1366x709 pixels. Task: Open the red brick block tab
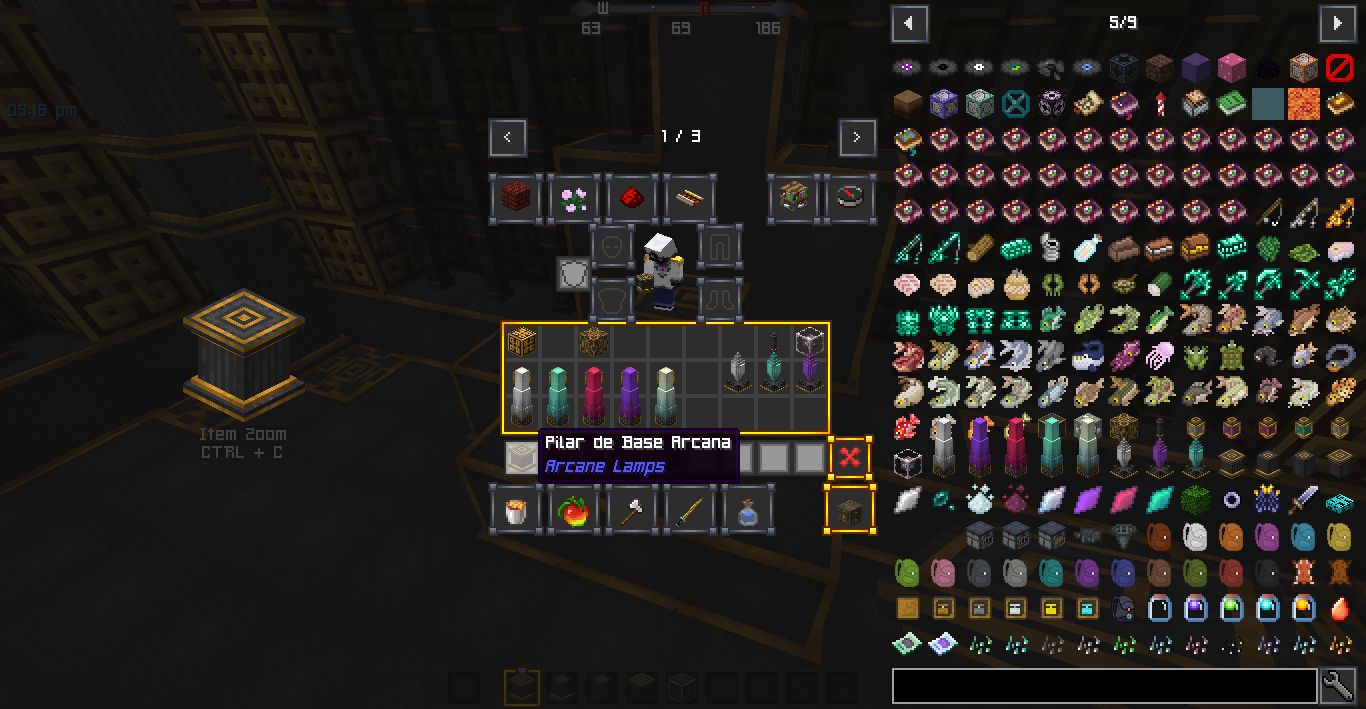(516, 197)
